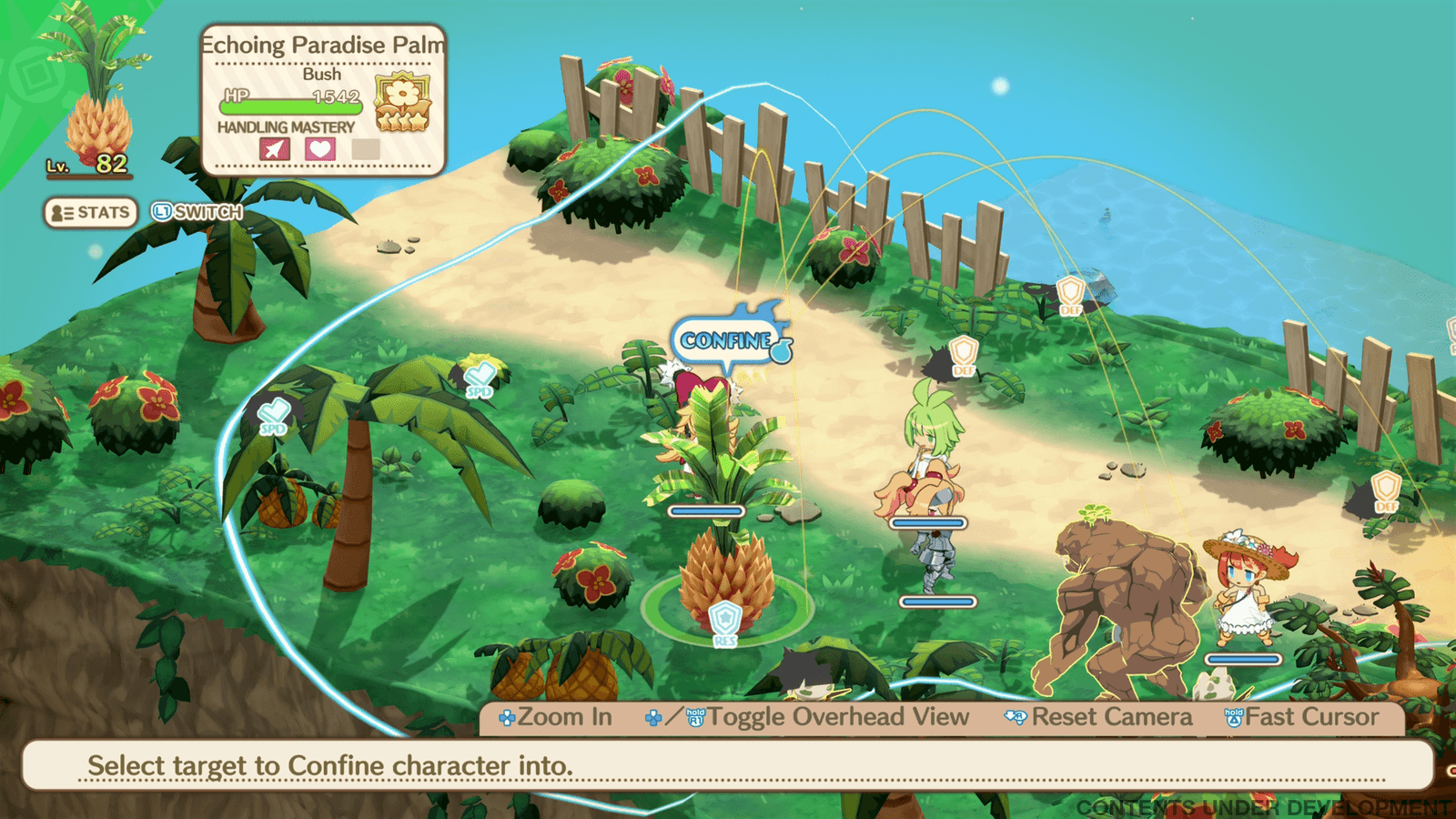Viewport: 1456px width, 819px height.
Task: Click the red sword Handling Mastery icon
Action: (x=274, y=148)
